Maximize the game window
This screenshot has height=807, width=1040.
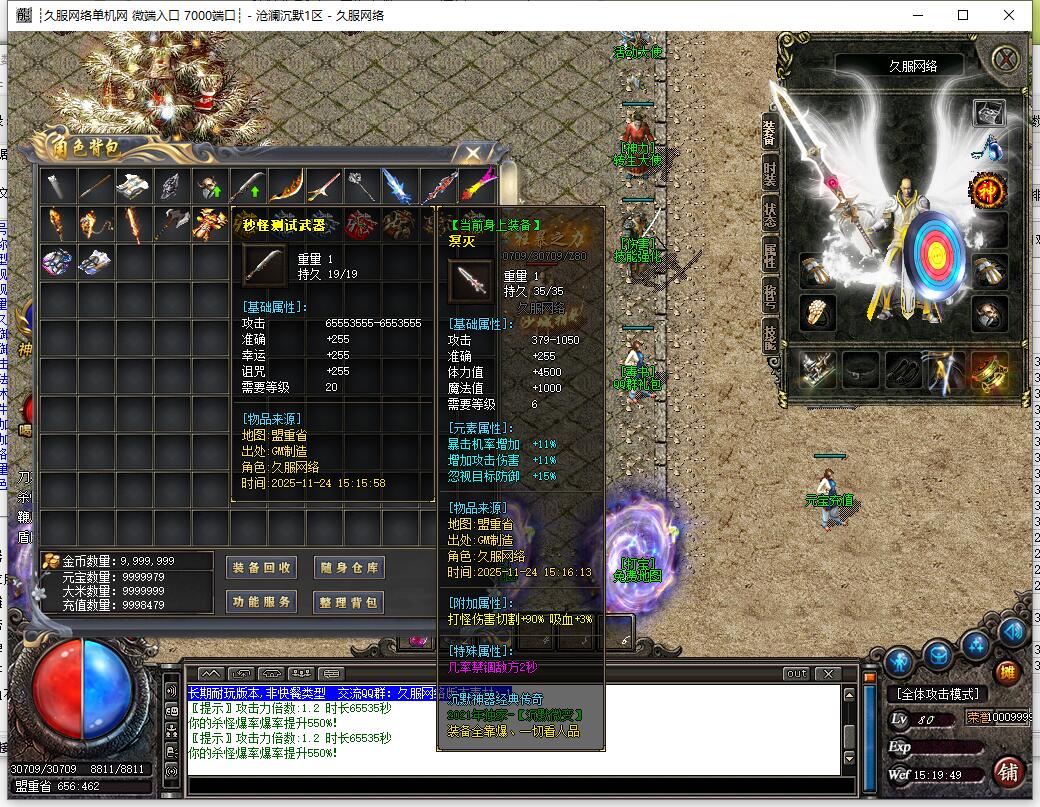(963, 15)
